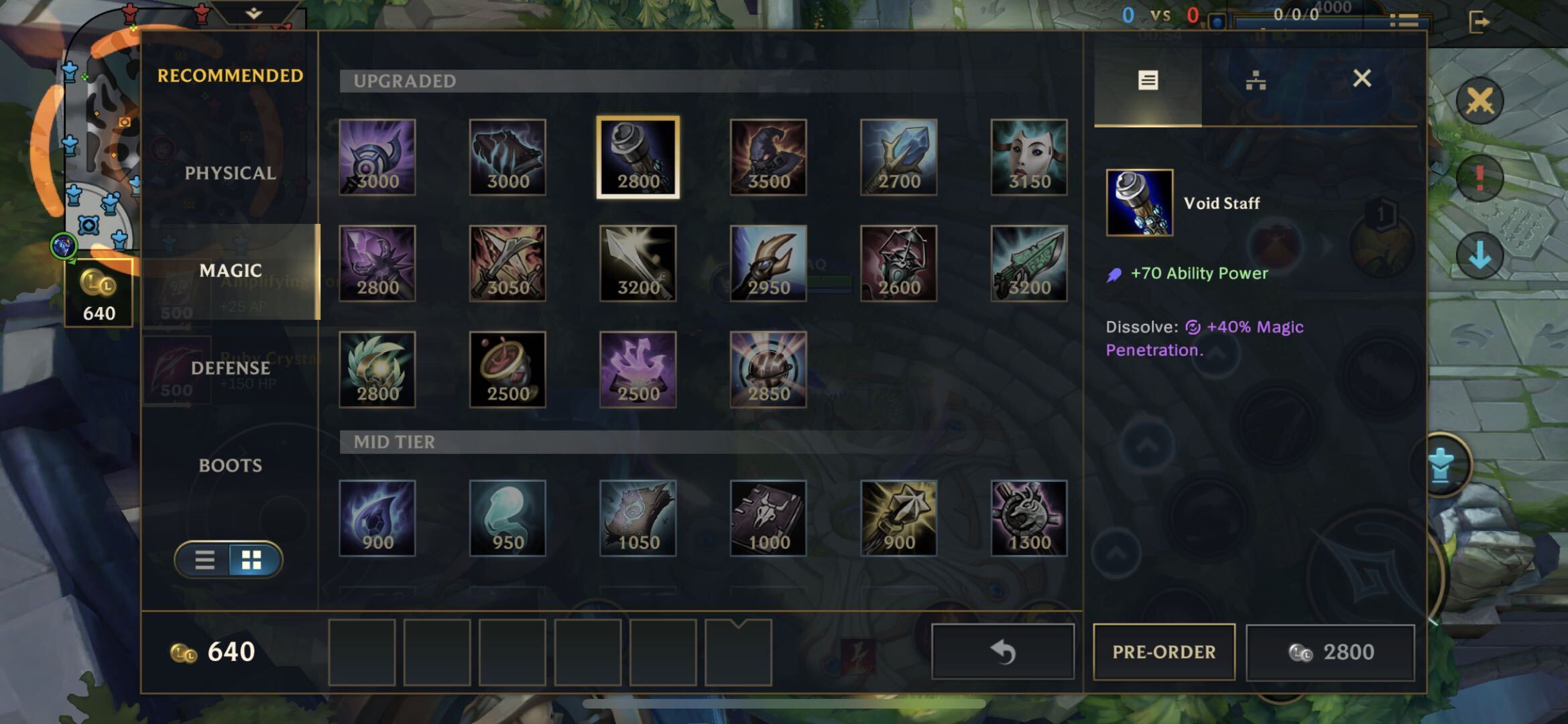
Task: Choose the hourglass item costing 2500
Action: coord(507,369)
